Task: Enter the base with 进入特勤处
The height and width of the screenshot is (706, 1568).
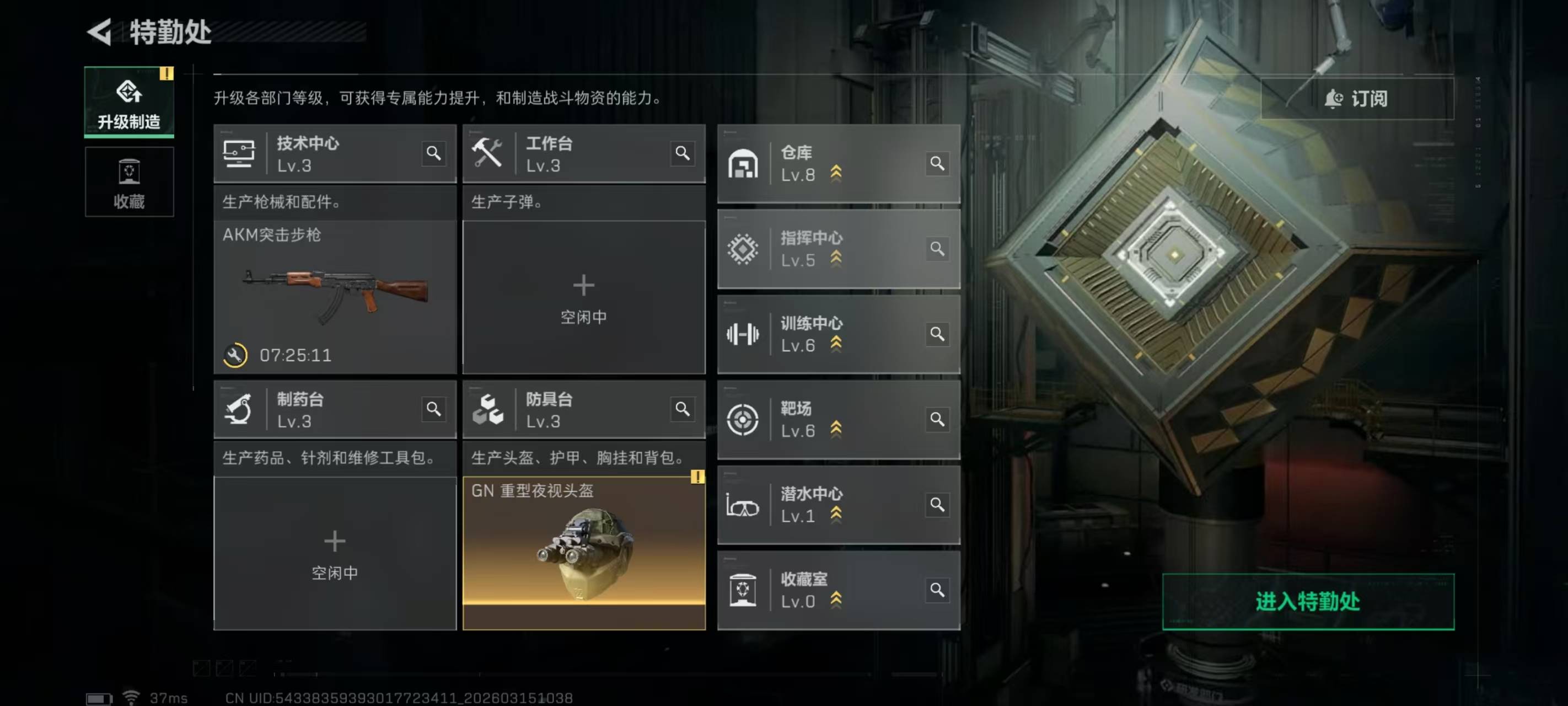Action: click(x=1307, y=601)
